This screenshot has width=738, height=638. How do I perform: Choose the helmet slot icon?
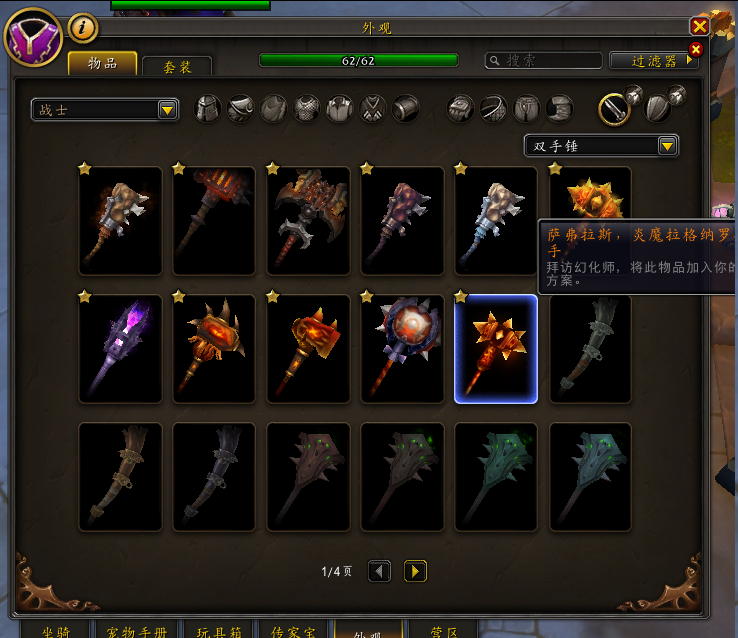coord(207,109)
